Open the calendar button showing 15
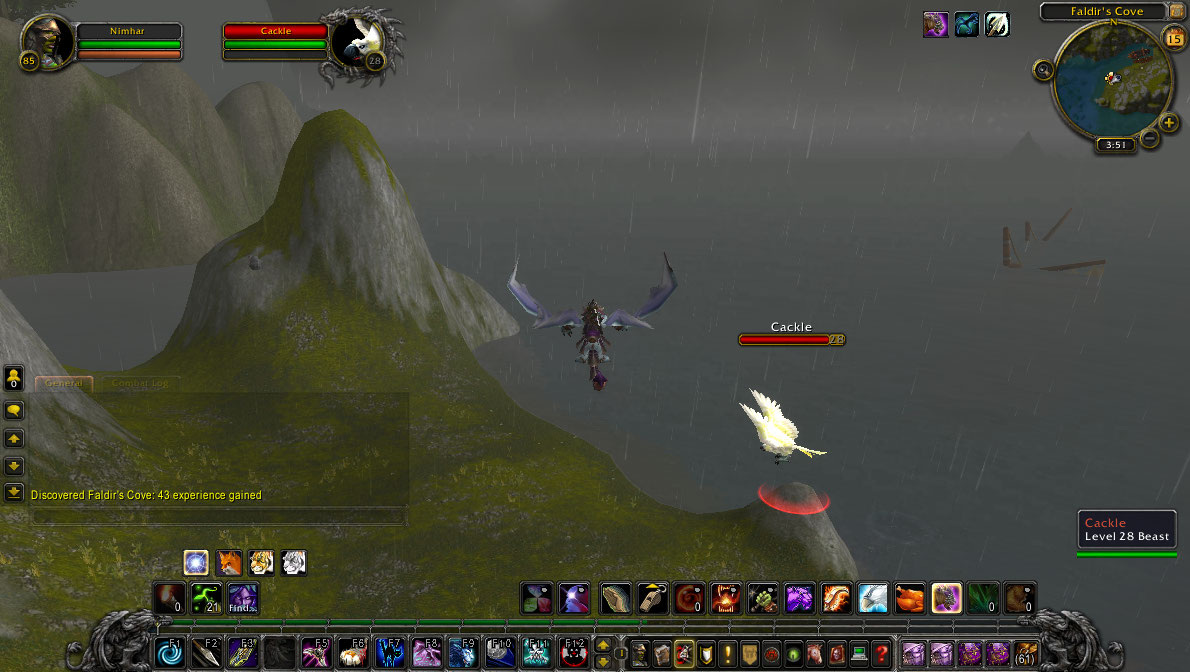The height and width of the screenshot is (672, 1190). (1174, 38)
